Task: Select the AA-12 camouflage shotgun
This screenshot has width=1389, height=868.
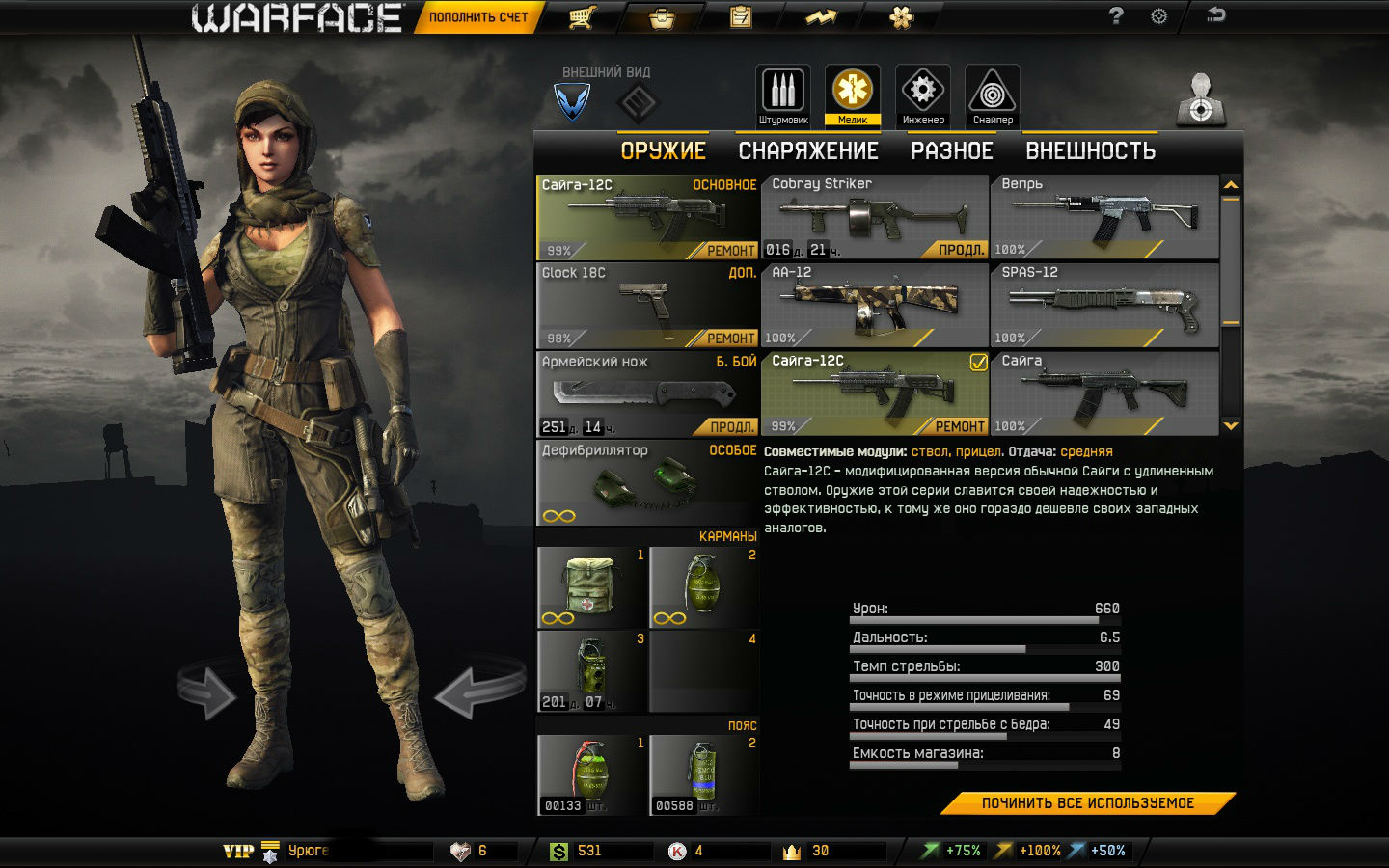Action: (874, 305)
